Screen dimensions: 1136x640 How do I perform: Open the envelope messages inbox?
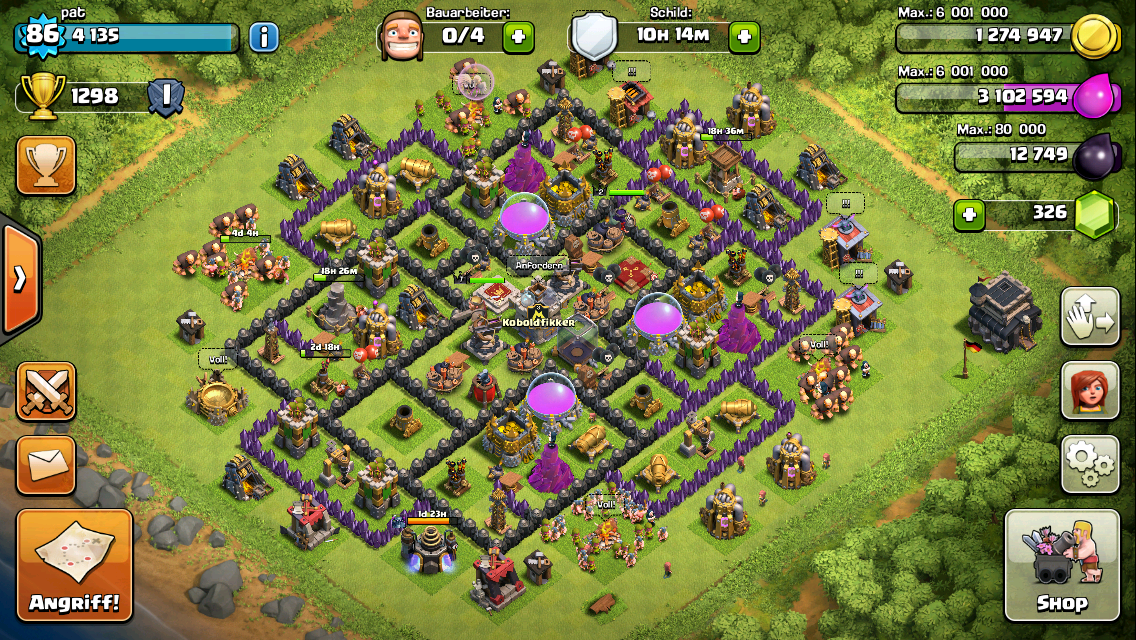click(x=46, y=465)
